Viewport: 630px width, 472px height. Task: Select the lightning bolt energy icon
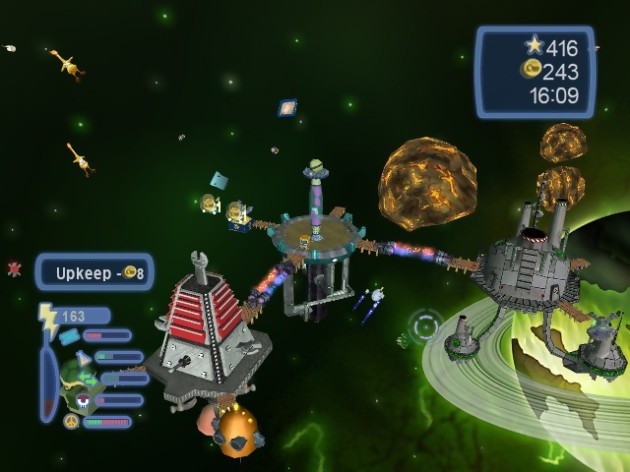[x=49, y=315]
